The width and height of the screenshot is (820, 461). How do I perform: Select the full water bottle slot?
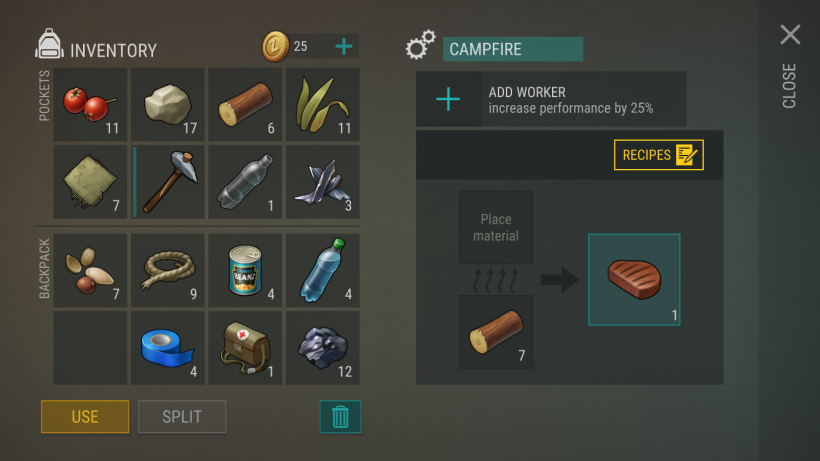[x=322, y=270]
